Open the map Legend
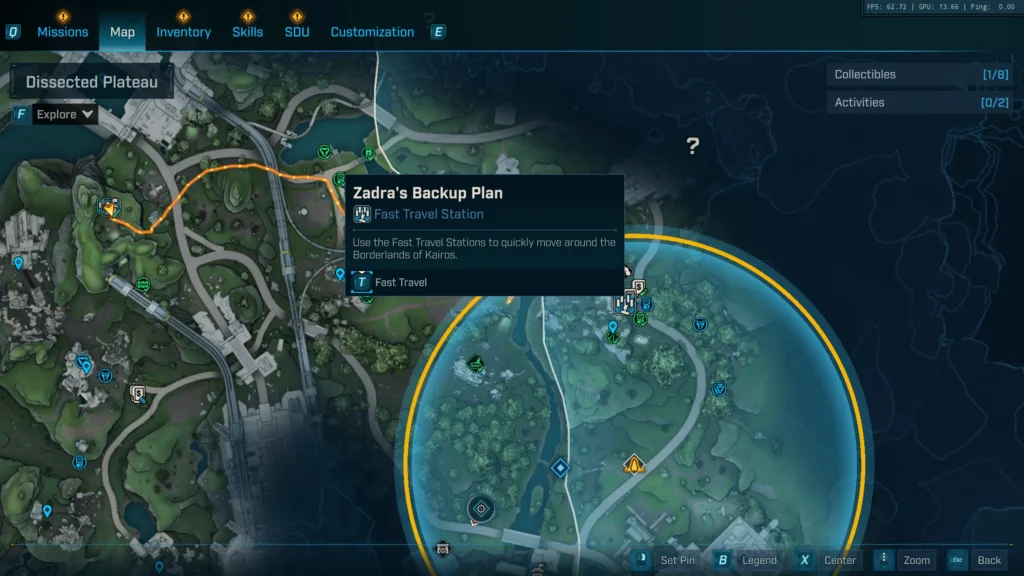This screenshot has width=1024, height=576. coord(748,560)
